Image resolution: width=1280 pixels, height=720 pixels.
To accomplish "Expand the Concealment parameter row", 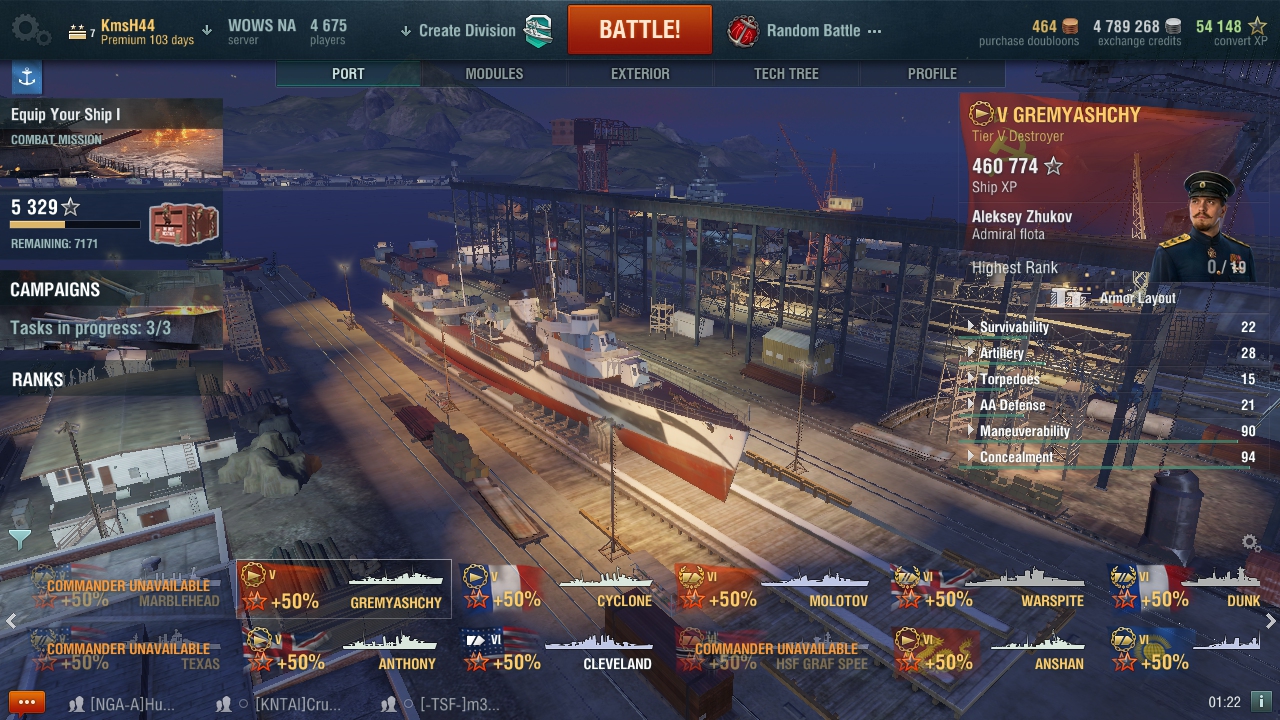I will pos(1016,457).
